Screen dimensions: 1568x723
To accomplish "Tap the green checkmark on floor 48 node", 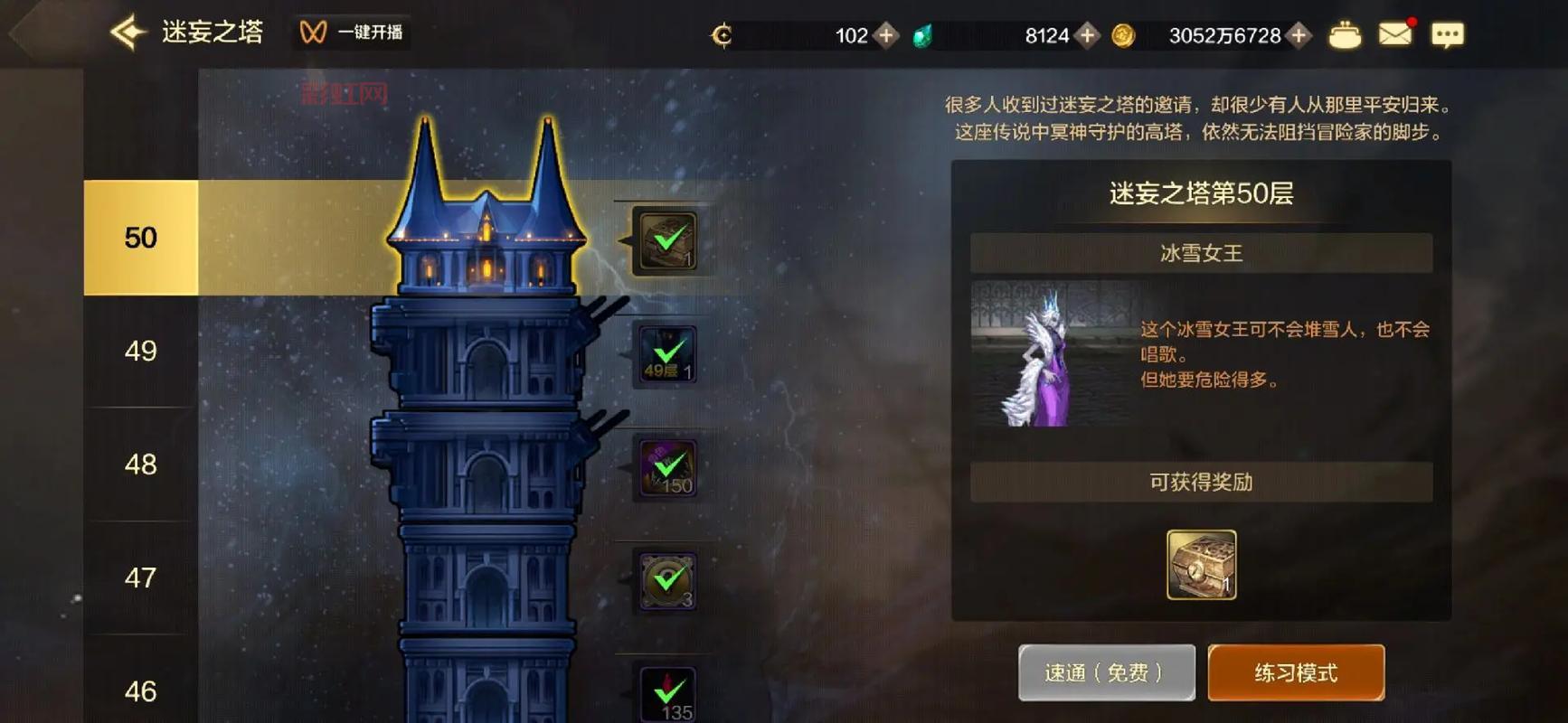I will pyautogui.click(x=666, y=468).
